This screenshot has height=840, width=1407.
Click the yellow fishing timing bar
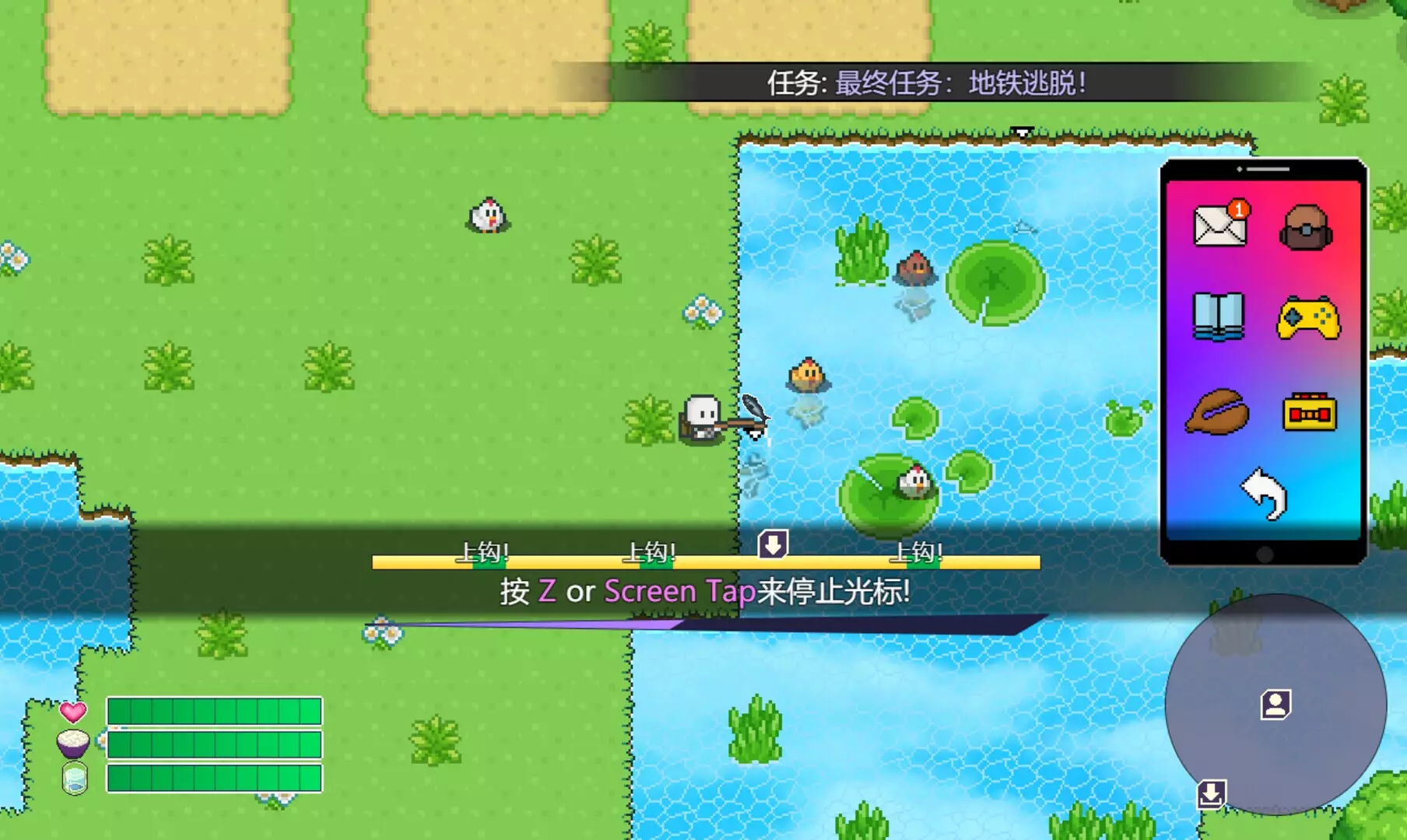pos(705,562)
